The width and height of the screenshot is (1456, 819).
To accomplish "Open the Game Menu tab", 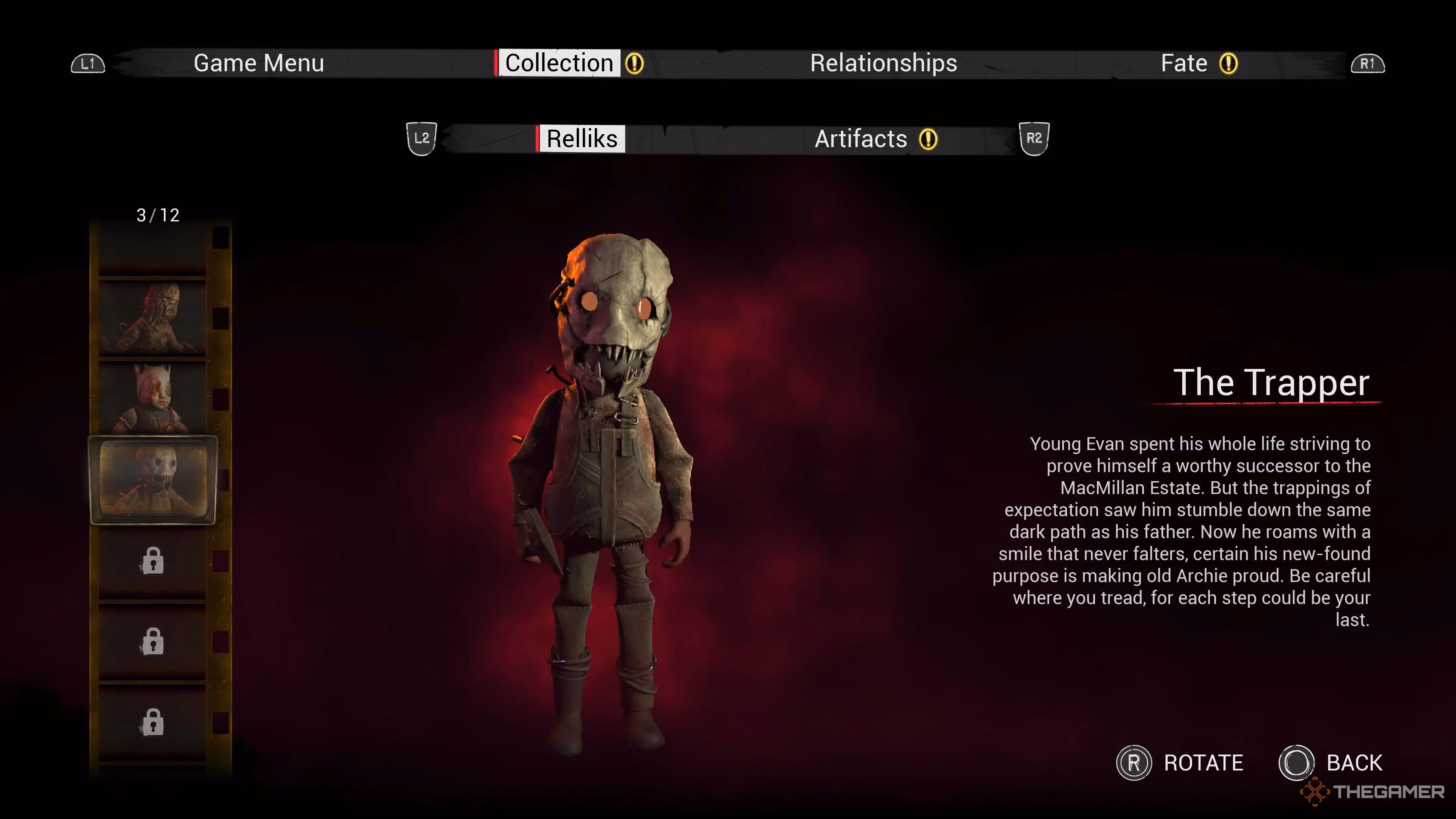I will (259, 63).
